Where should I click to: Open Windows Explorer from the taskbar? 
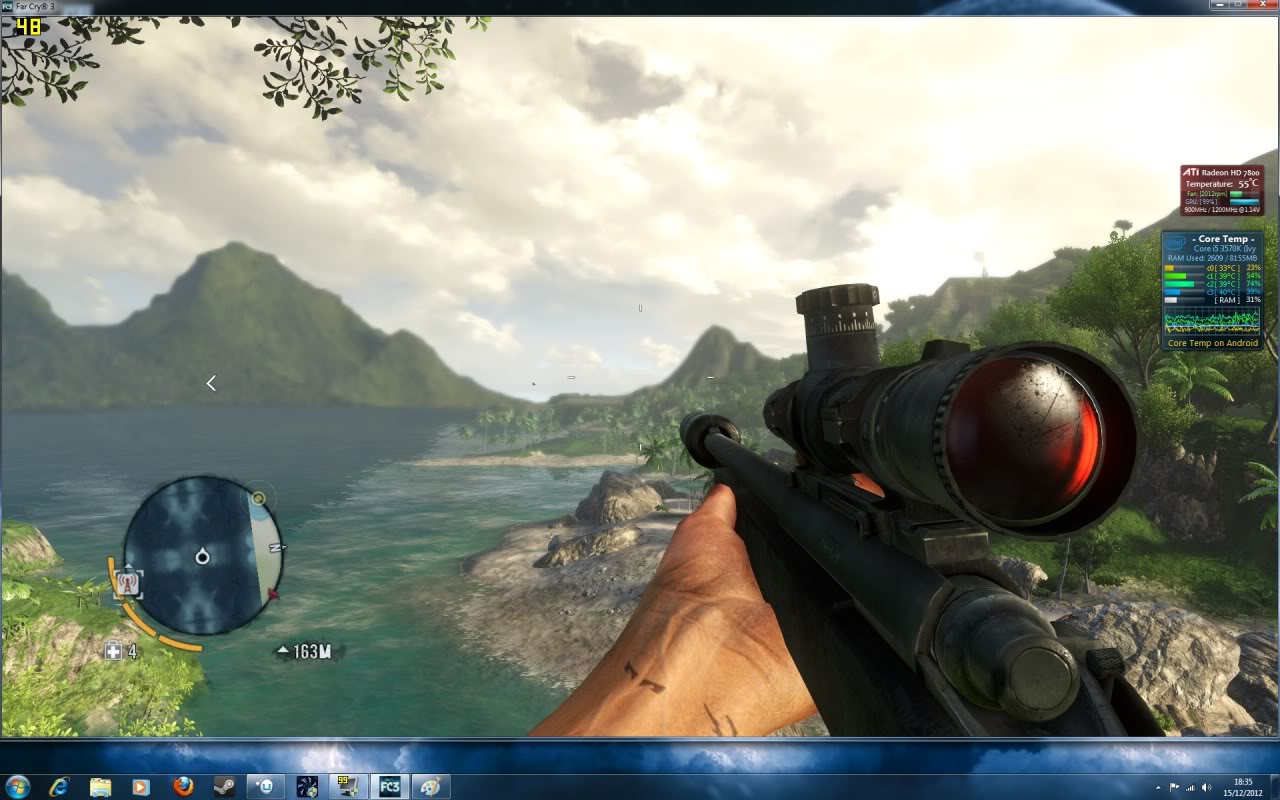click(x=99, y=786)
